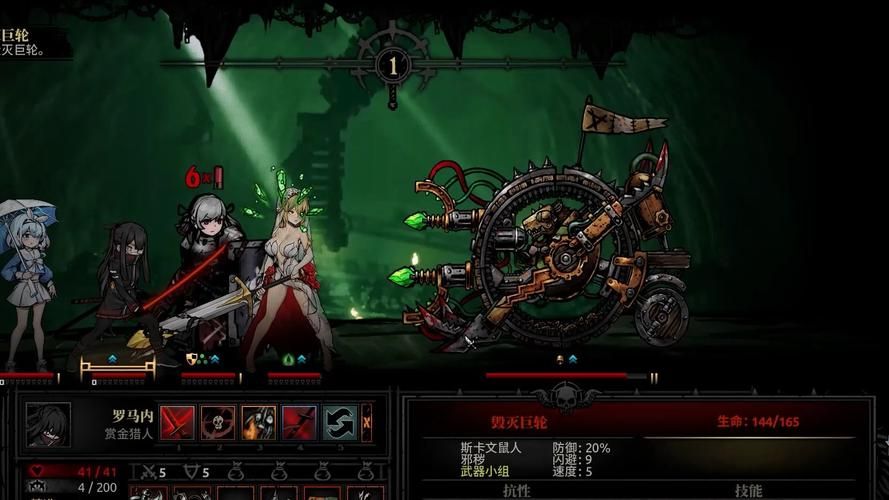This screenshot has width=889, height=500.
Task: Click the pass turn button beside skills
Action: pos(367,423)
